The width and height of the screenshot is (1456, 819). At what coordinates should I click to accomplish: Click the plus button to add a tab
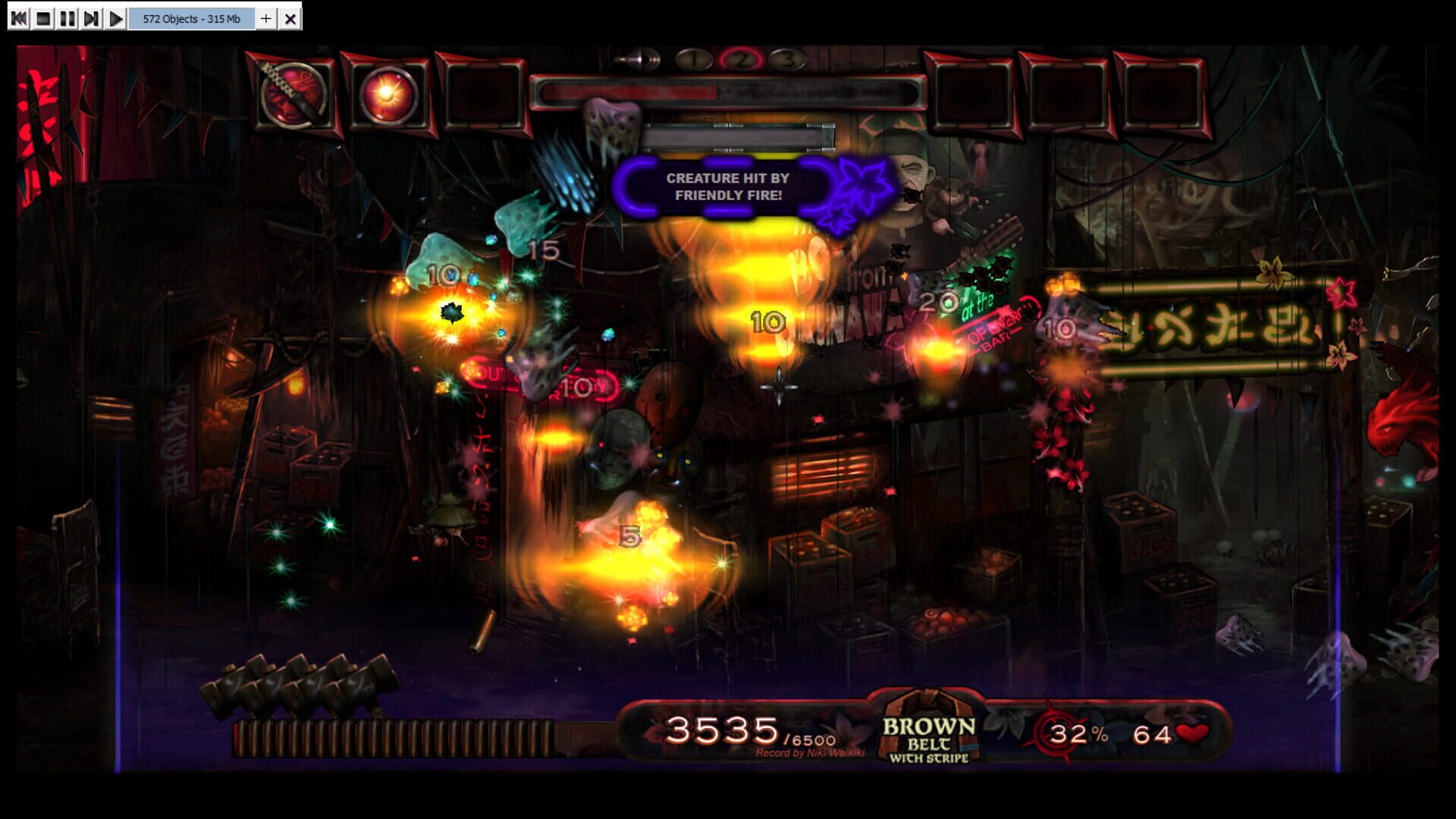point(265,18)
